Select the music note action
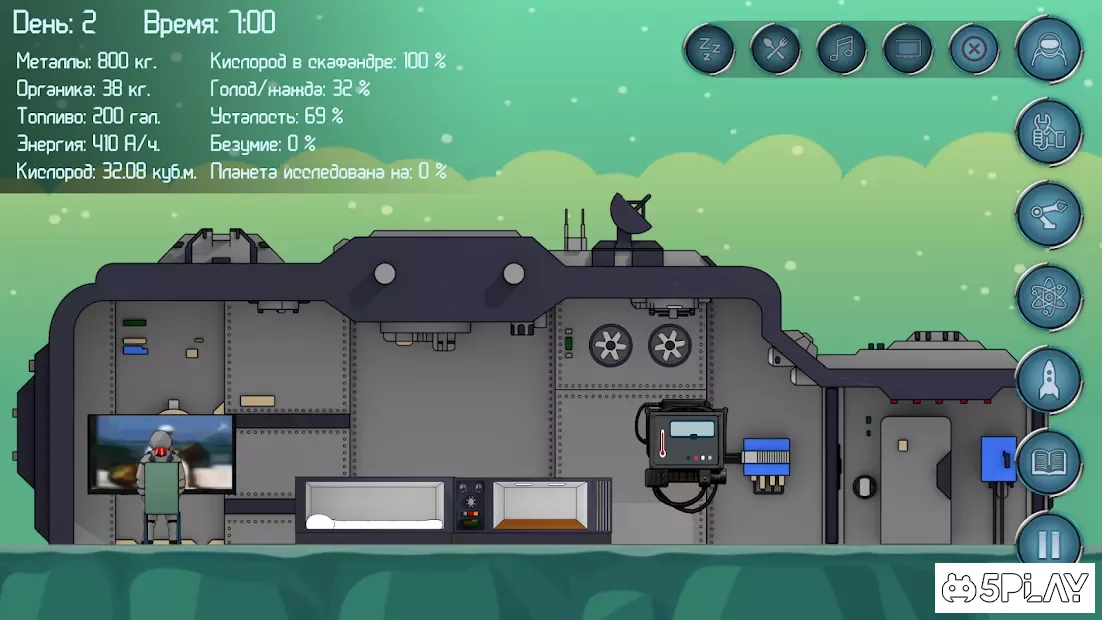 coord(841,48)
